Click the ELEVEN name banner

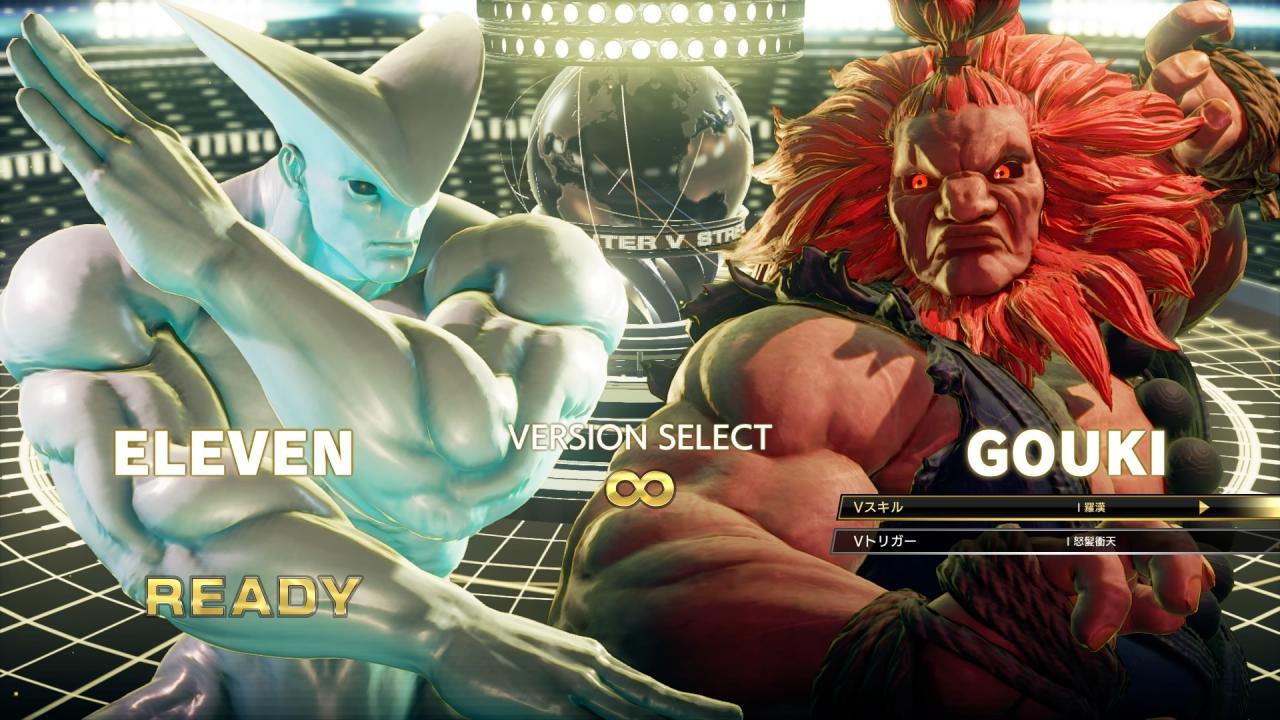(237, 452)
